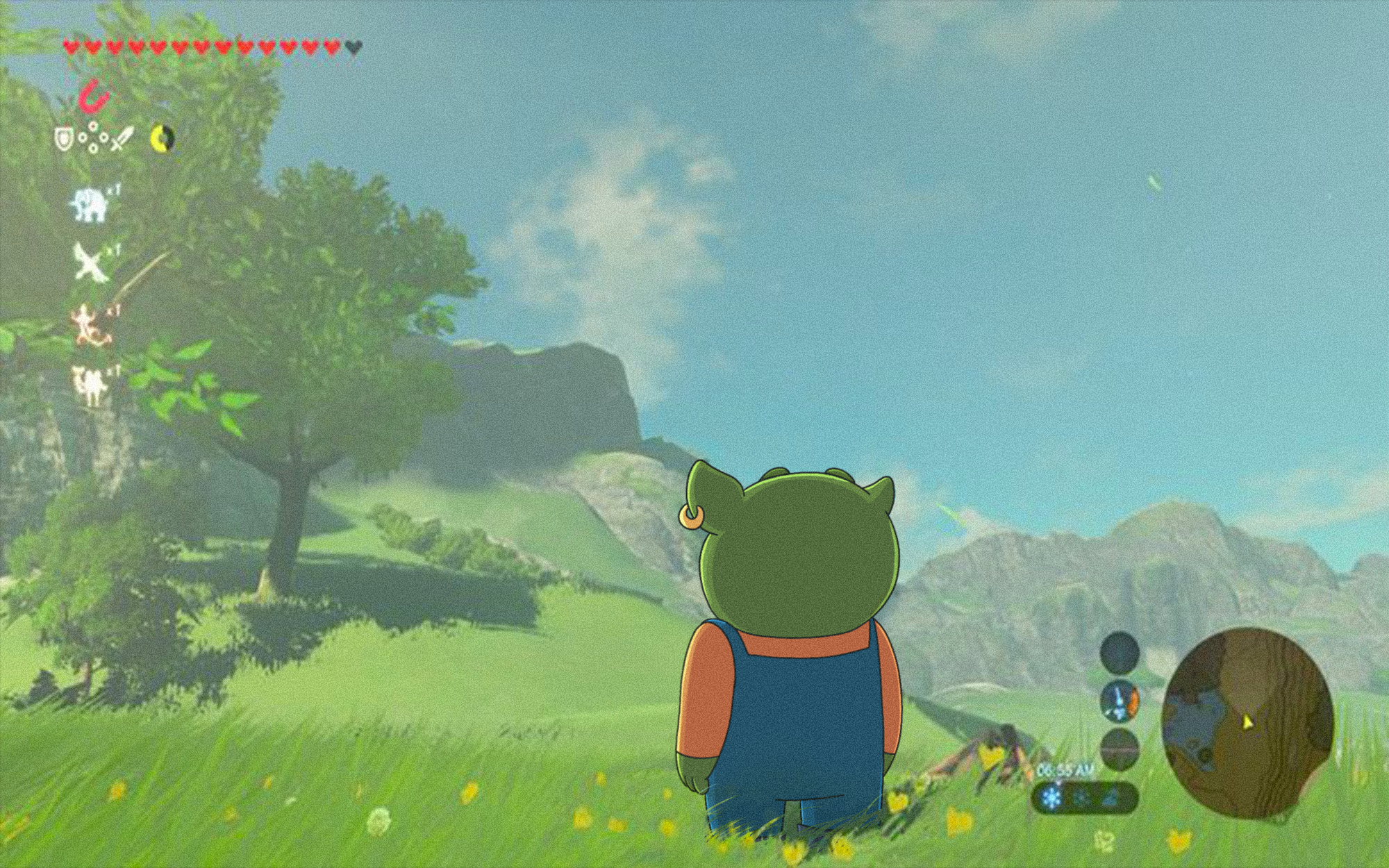Activate the camel Urbosa's Fury ability
Screen dimensions: 1389x868
point(90,385)
